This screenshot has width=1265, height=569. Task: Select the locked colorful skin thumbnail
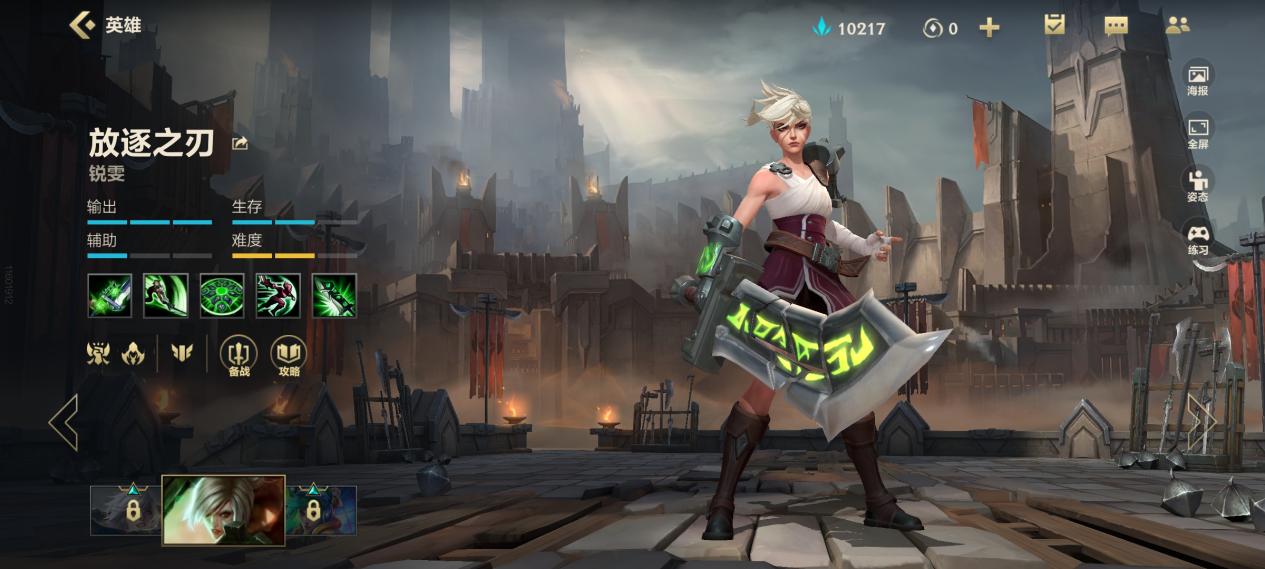pyautogui.click(x=322, y=510)
